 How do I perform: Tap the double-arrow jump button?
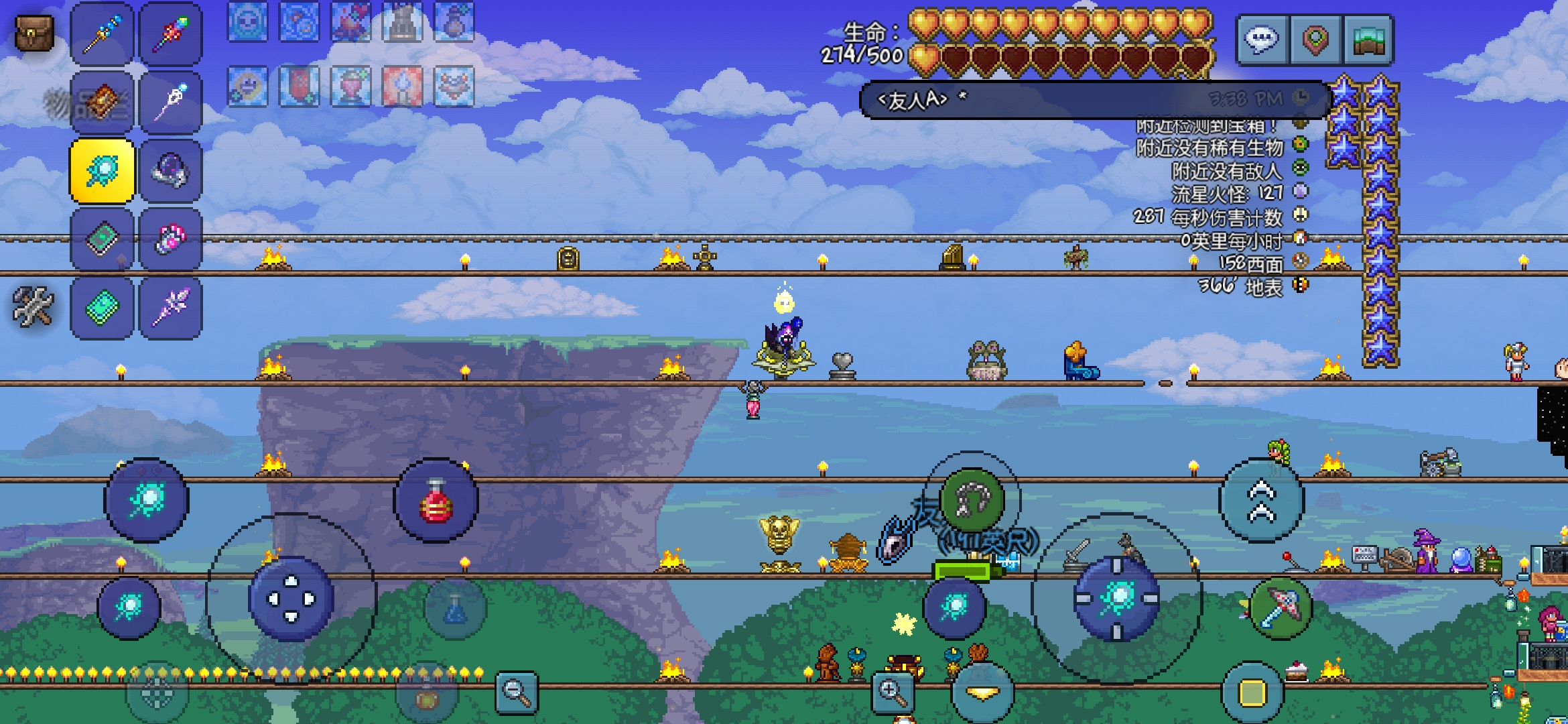(1260, 501)
